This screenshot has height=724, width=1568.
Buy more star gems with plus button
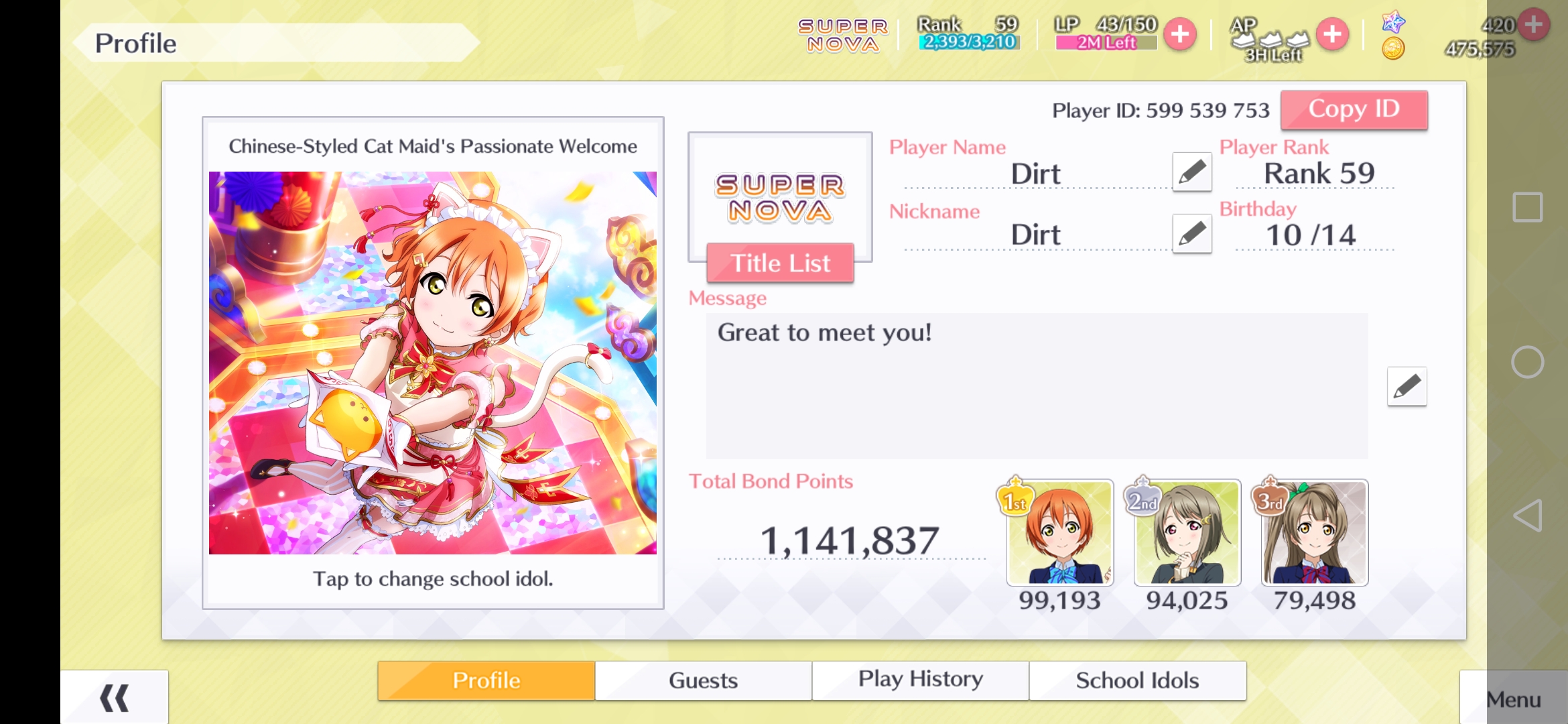[1534, 25]
